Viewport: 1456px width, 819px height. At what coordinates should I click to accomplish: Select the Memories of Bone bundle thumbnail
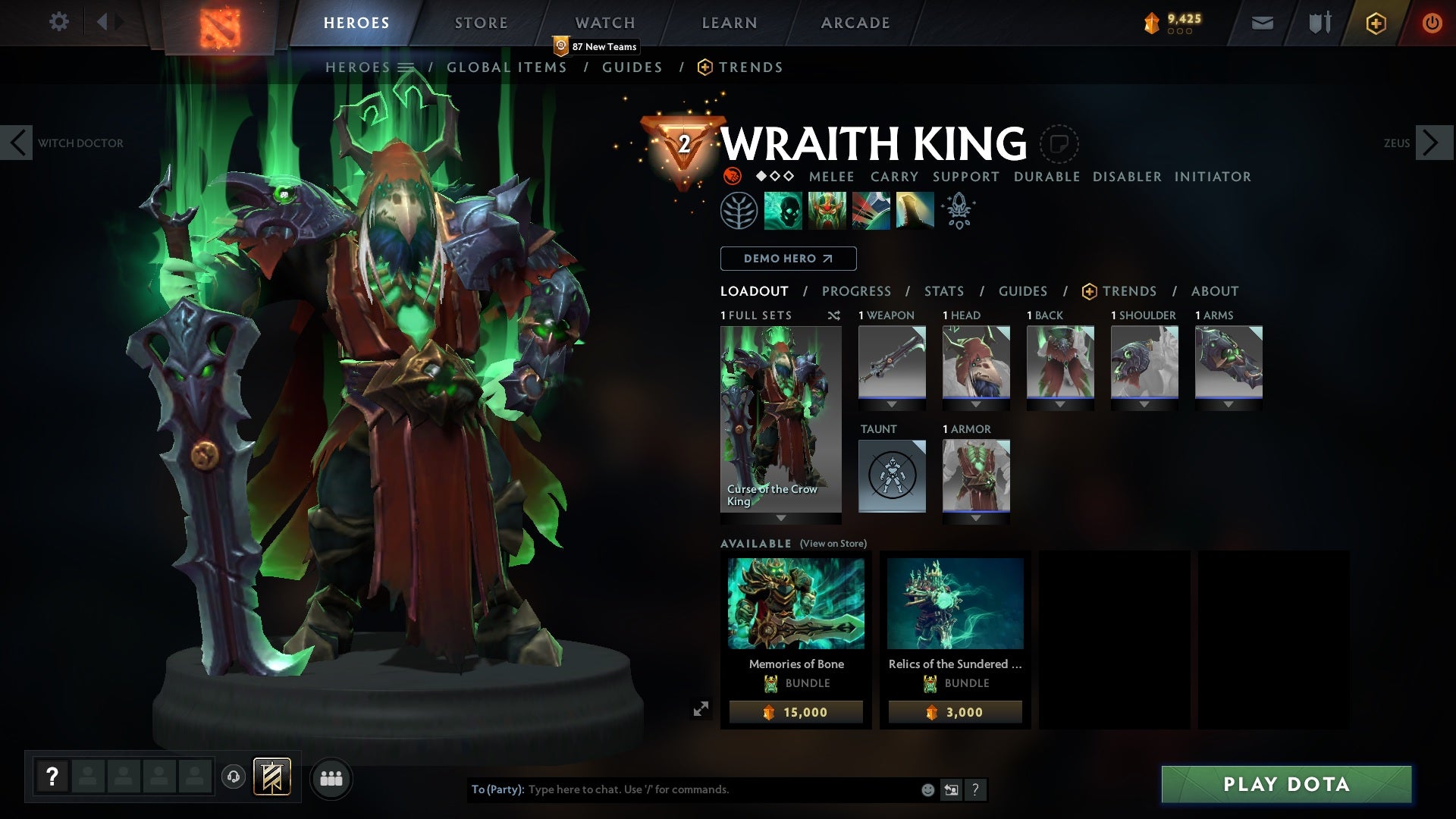click(x=795, y=603)
